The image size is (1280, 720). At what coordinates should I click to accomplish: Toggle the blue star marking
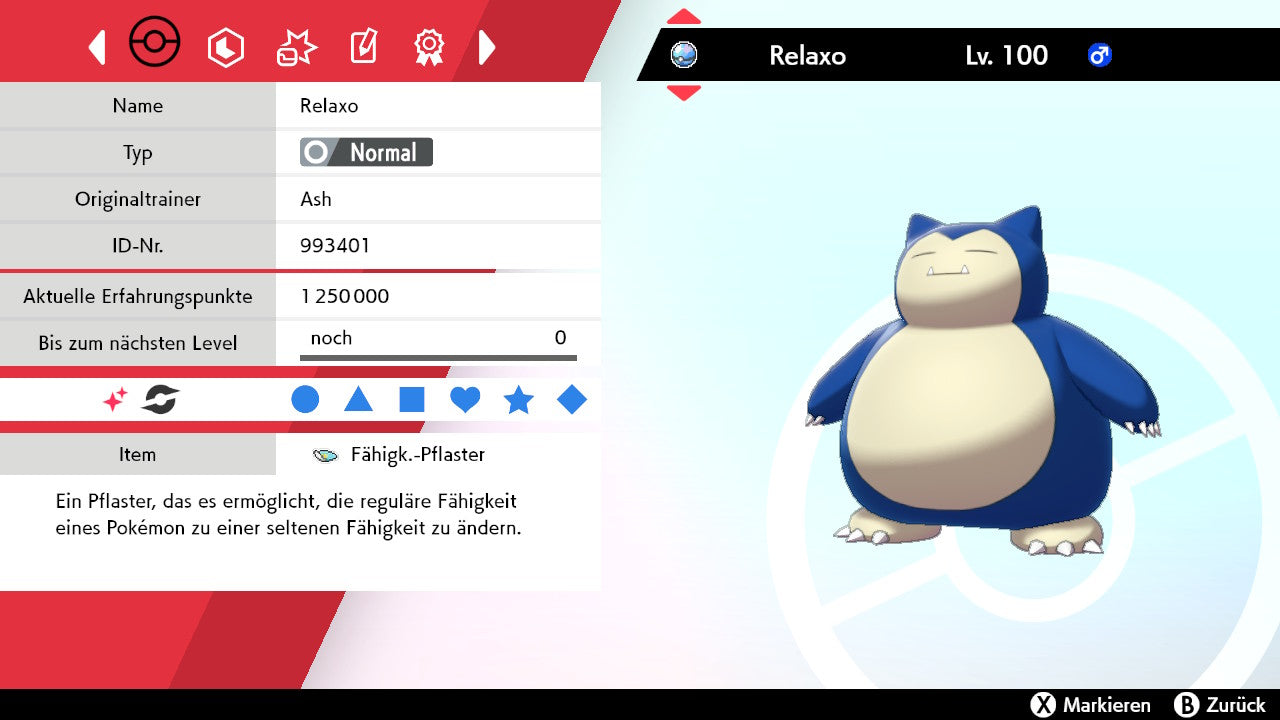point(518,400)
